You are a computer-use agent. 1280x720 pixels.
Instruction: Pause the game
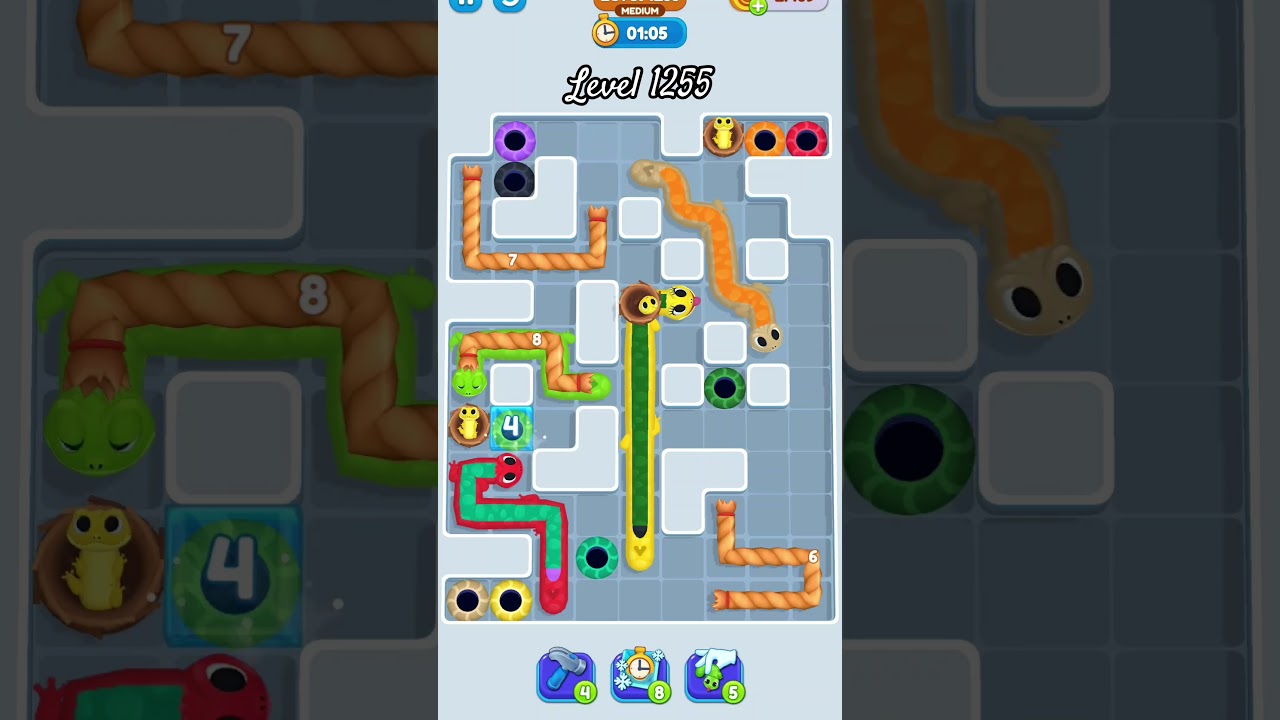[x=464, y=5]
